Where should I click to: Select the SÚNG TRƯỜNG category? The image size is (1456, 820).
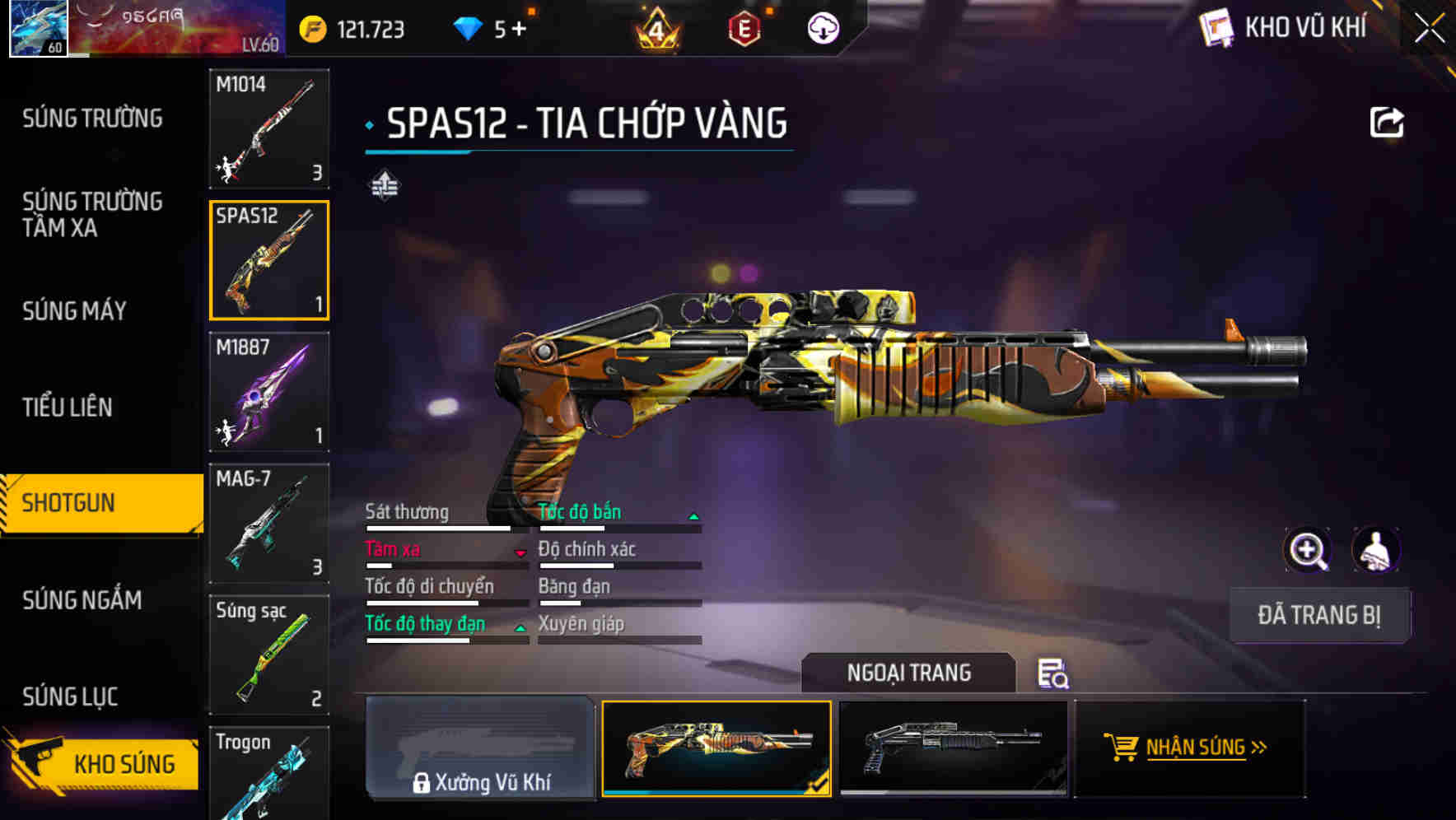(92, 119)
